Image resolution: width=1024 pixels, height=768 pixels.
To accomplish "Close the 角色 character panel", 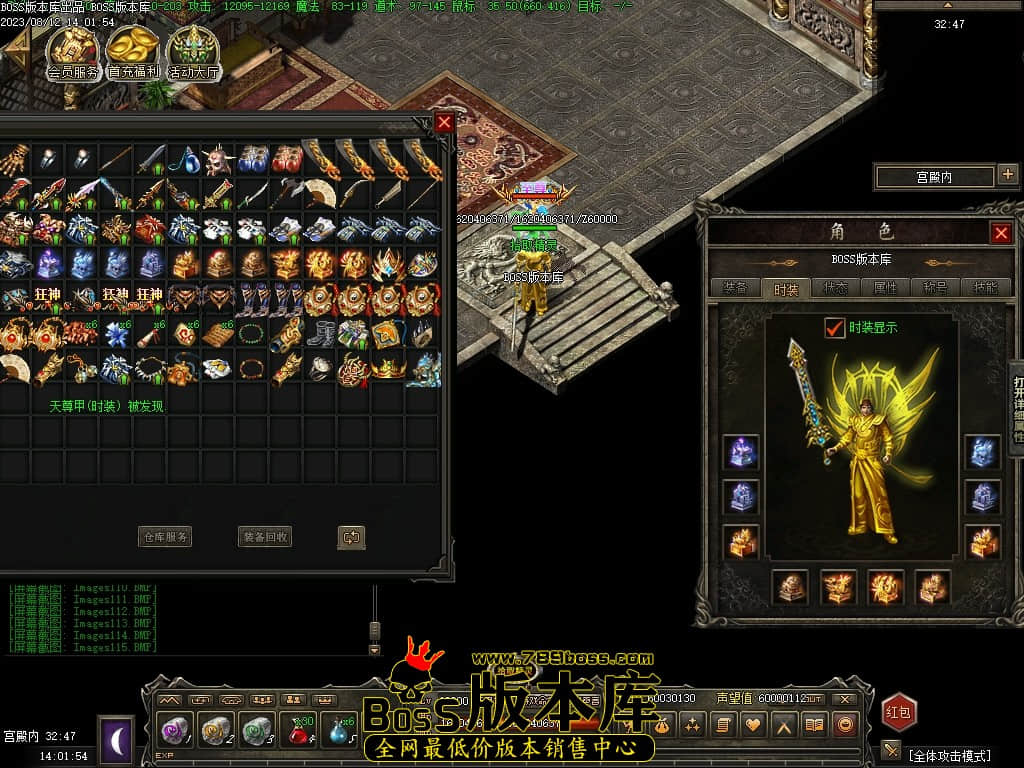I will coord(1000,233).
